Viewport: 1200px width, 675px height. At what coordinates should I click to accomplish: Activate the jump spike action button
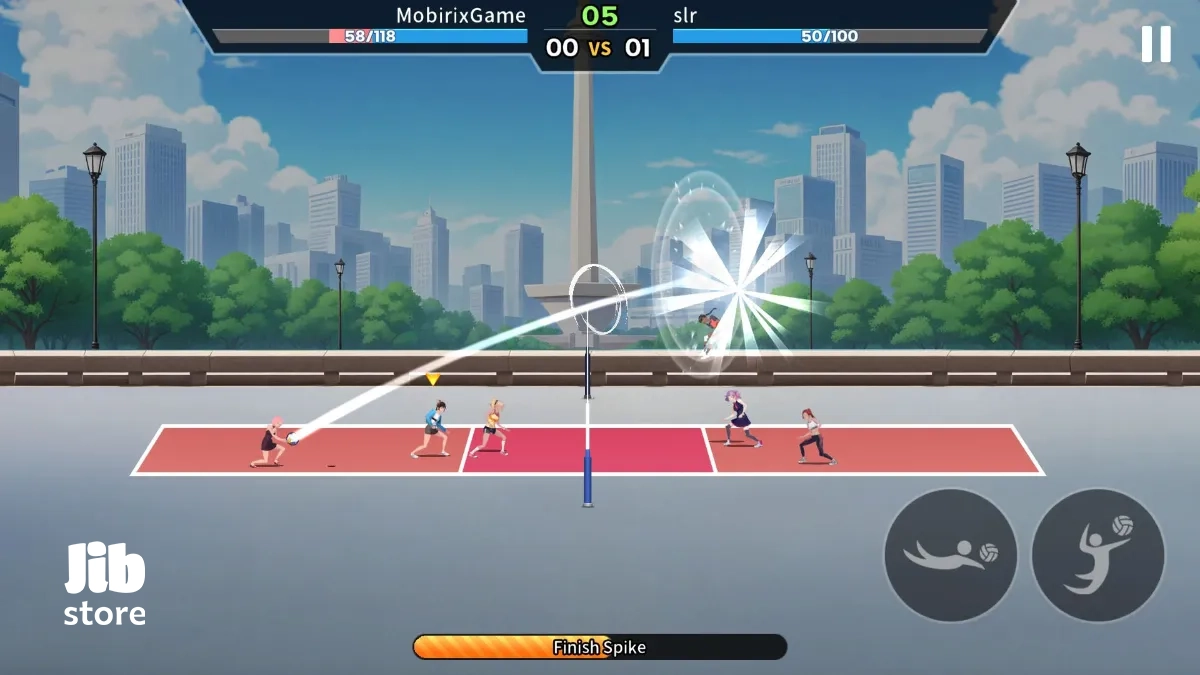[1097, 555]
